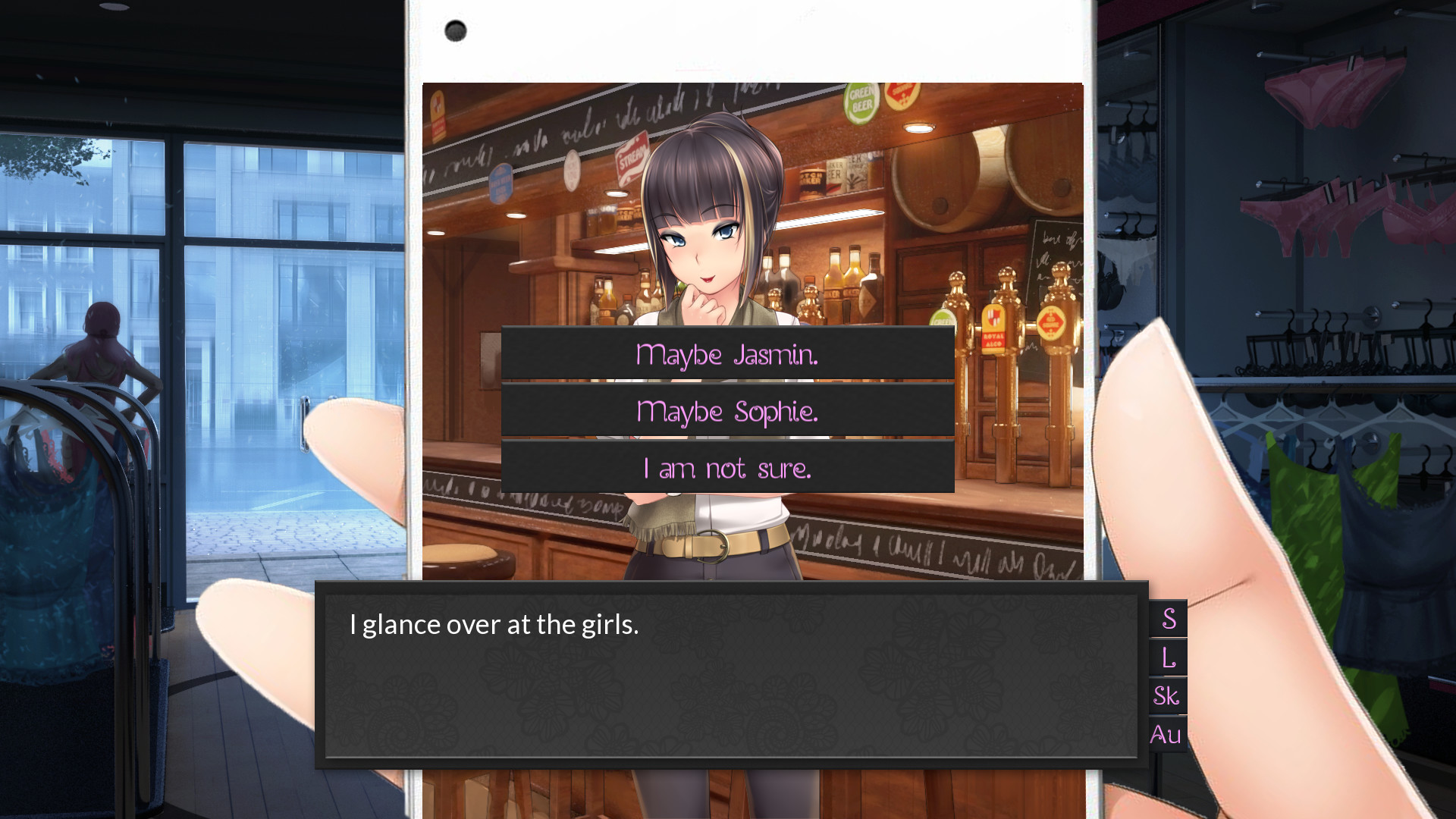1456x819 pixels.
Task: Pick the "I am not sure." answer
Action: [x=727, y=468]
